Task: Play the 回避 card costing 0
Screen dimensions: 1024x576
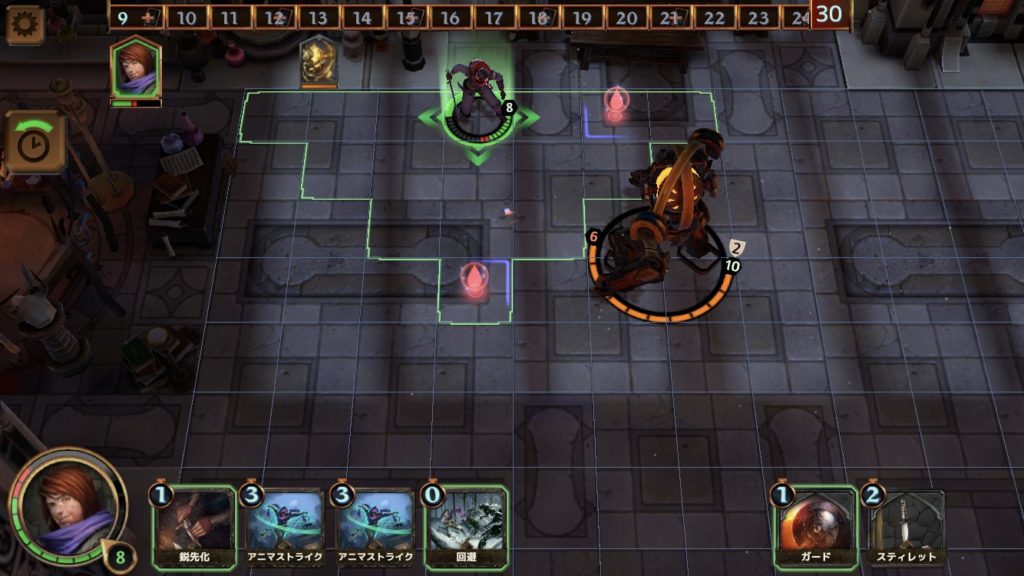Action: pyautogui.click(x=466, y=527)
